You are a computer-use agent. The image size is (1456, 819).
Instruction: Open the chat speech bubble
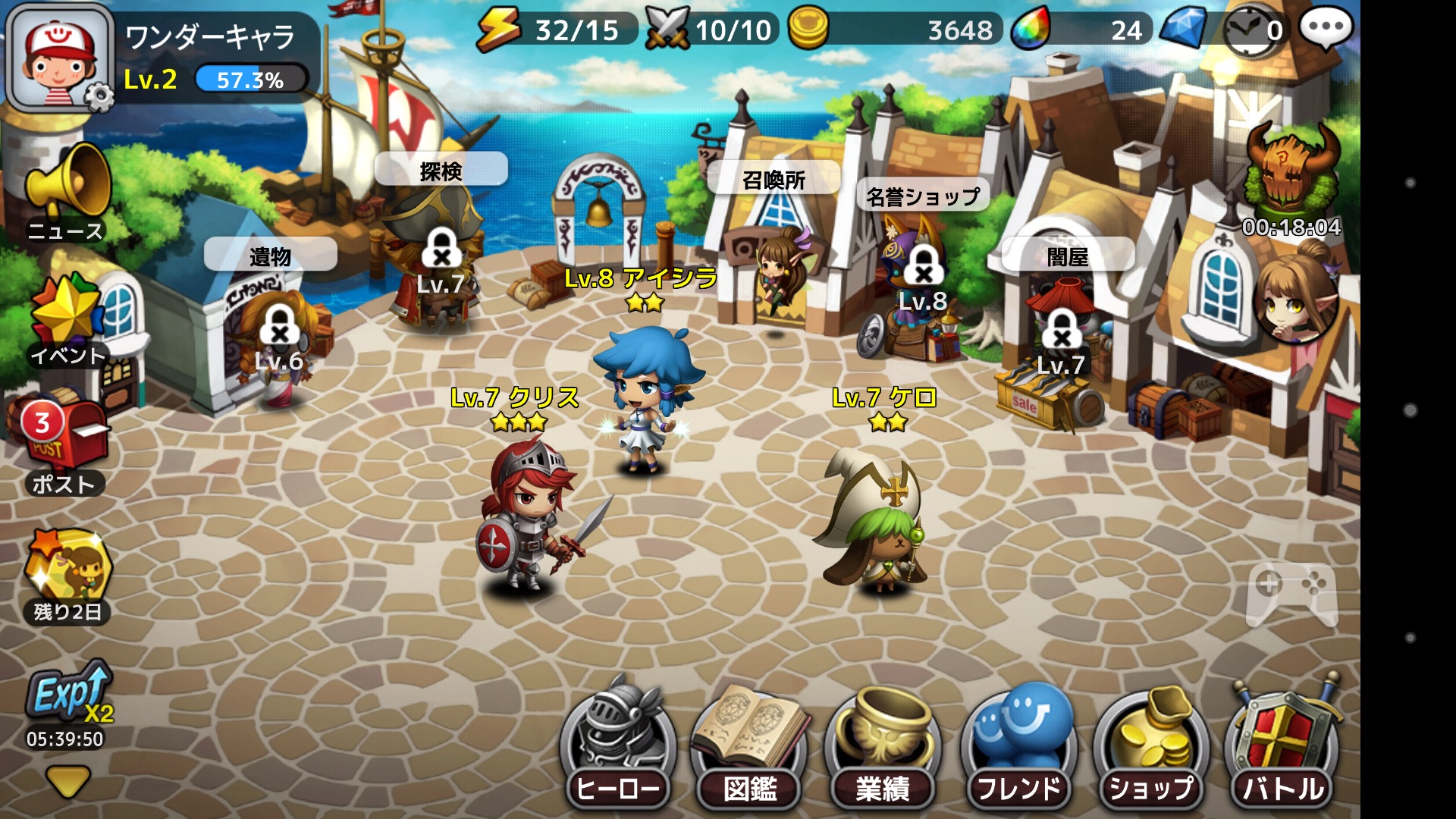1326,29
